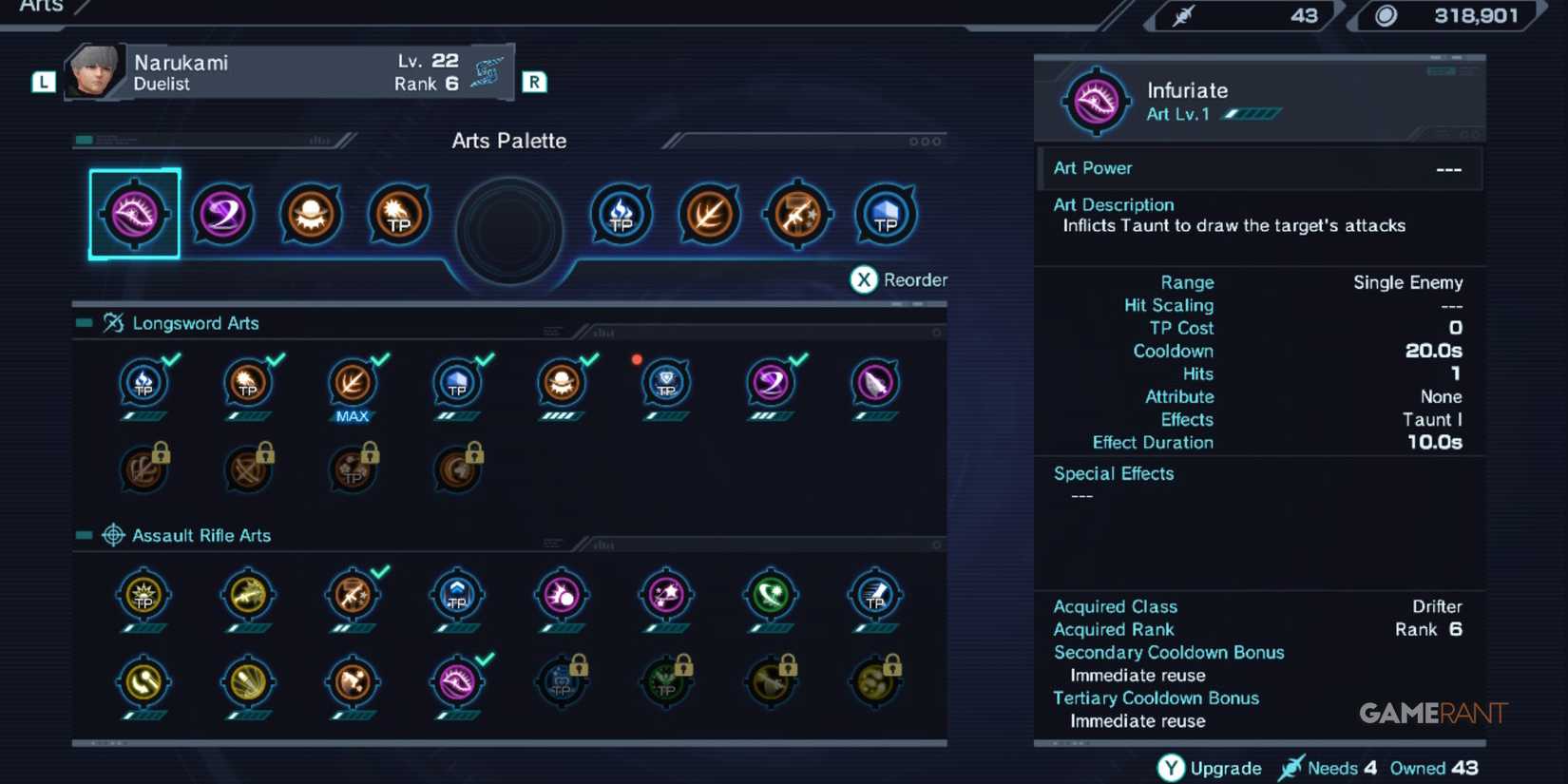This screenshot has width=1568, height=784.
Task: Select the green spiral assault rifle art
Action: (770, 599)
